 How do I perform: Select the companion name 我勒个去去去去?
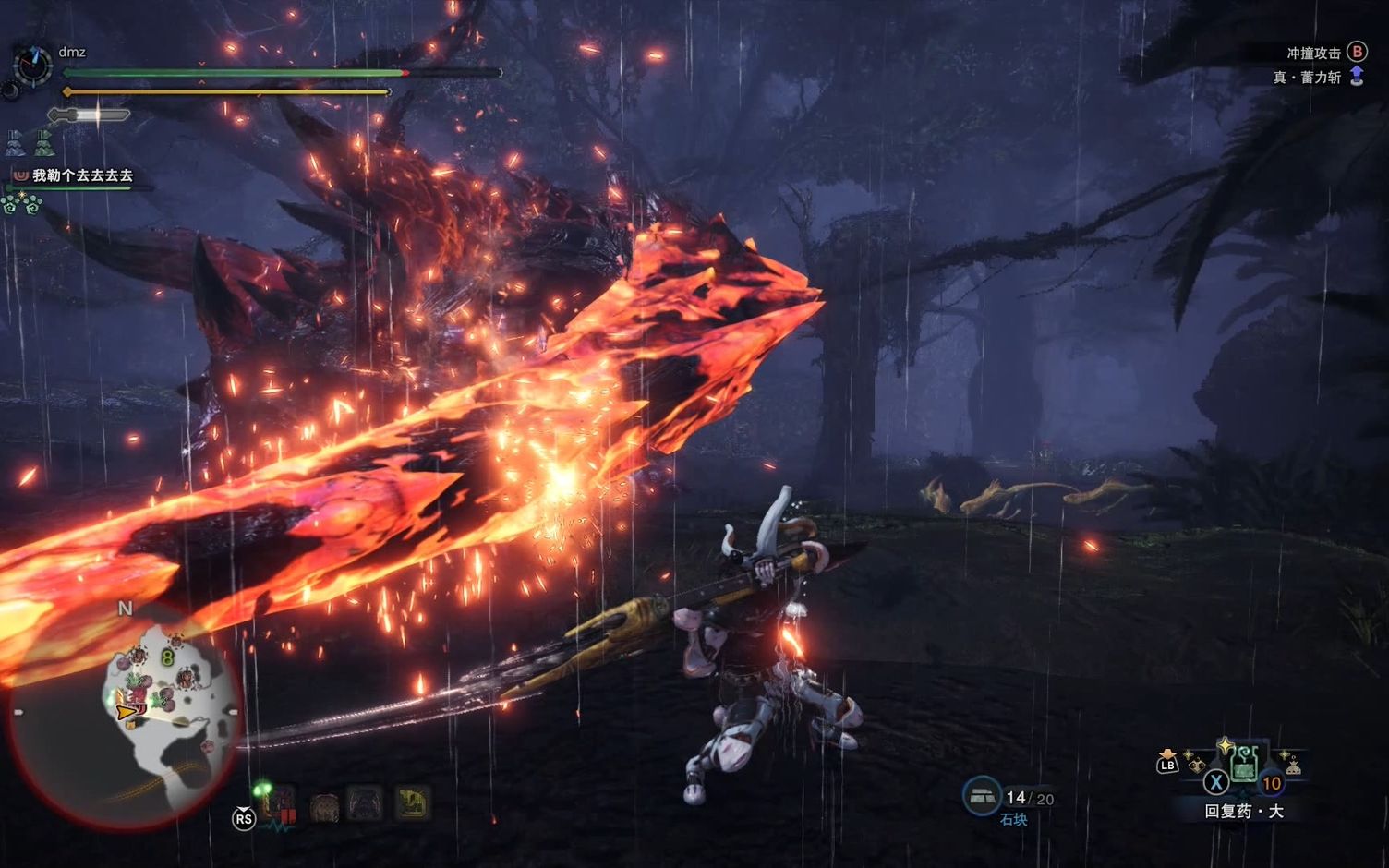(x=82, y=175)
